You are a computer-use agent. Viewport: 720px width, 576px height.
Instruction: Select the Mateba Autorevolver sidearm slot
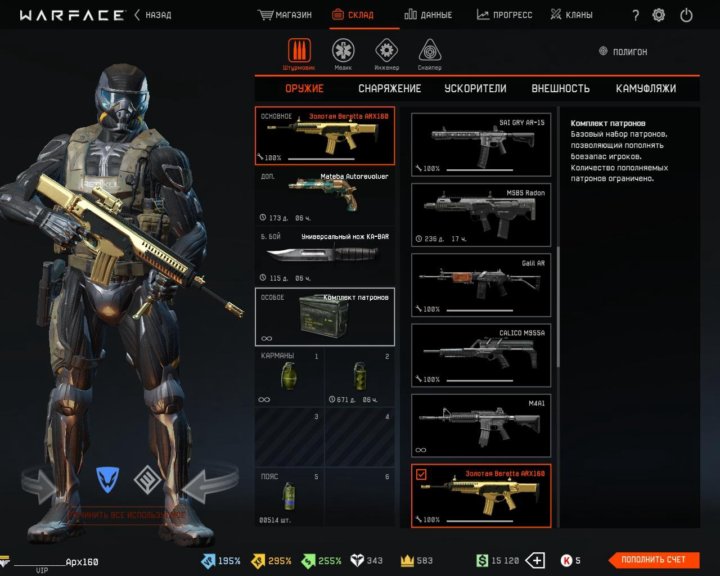325,196
